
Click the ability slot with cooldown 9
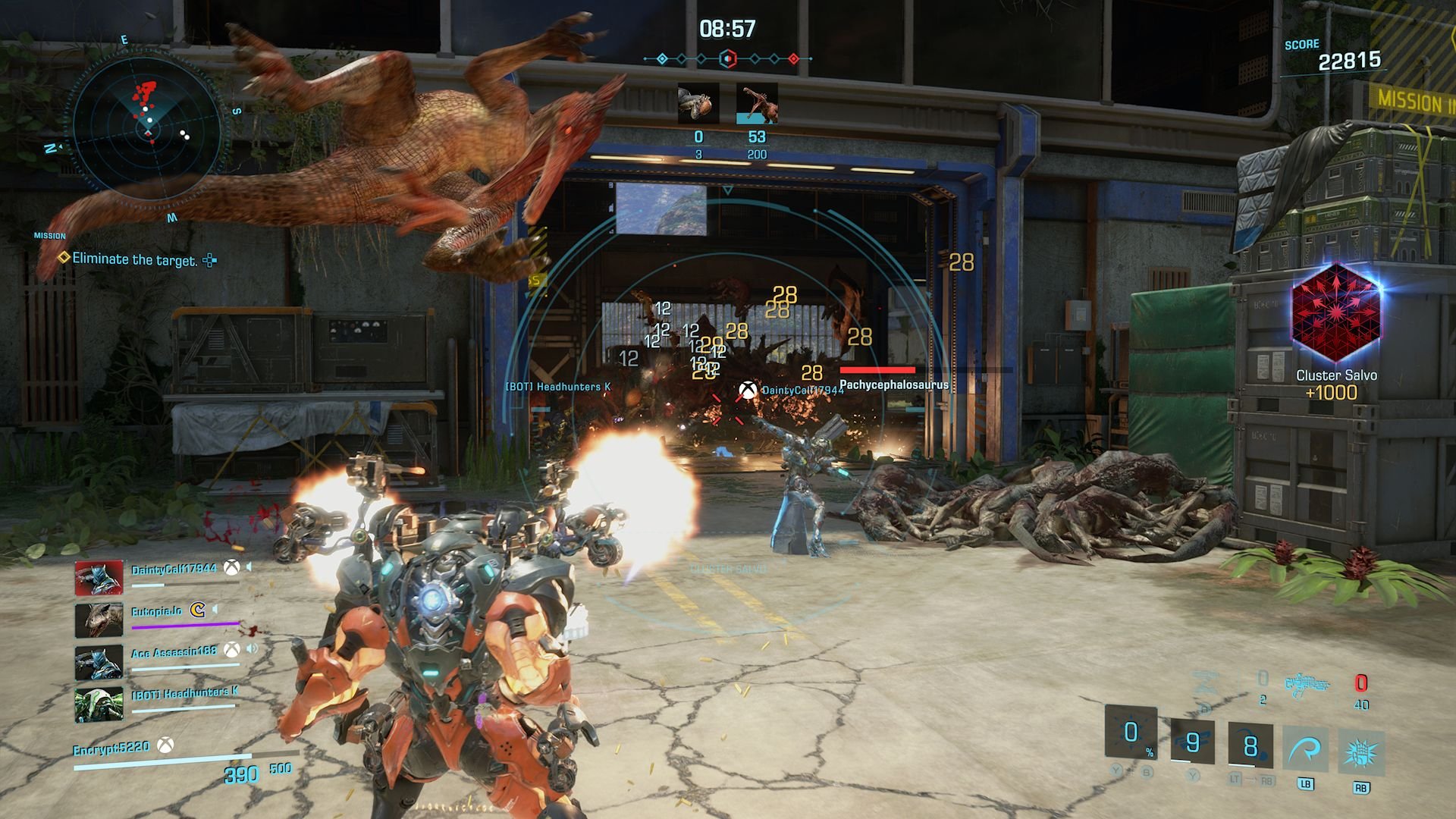pyautogui.click(x=1192, y=742)
